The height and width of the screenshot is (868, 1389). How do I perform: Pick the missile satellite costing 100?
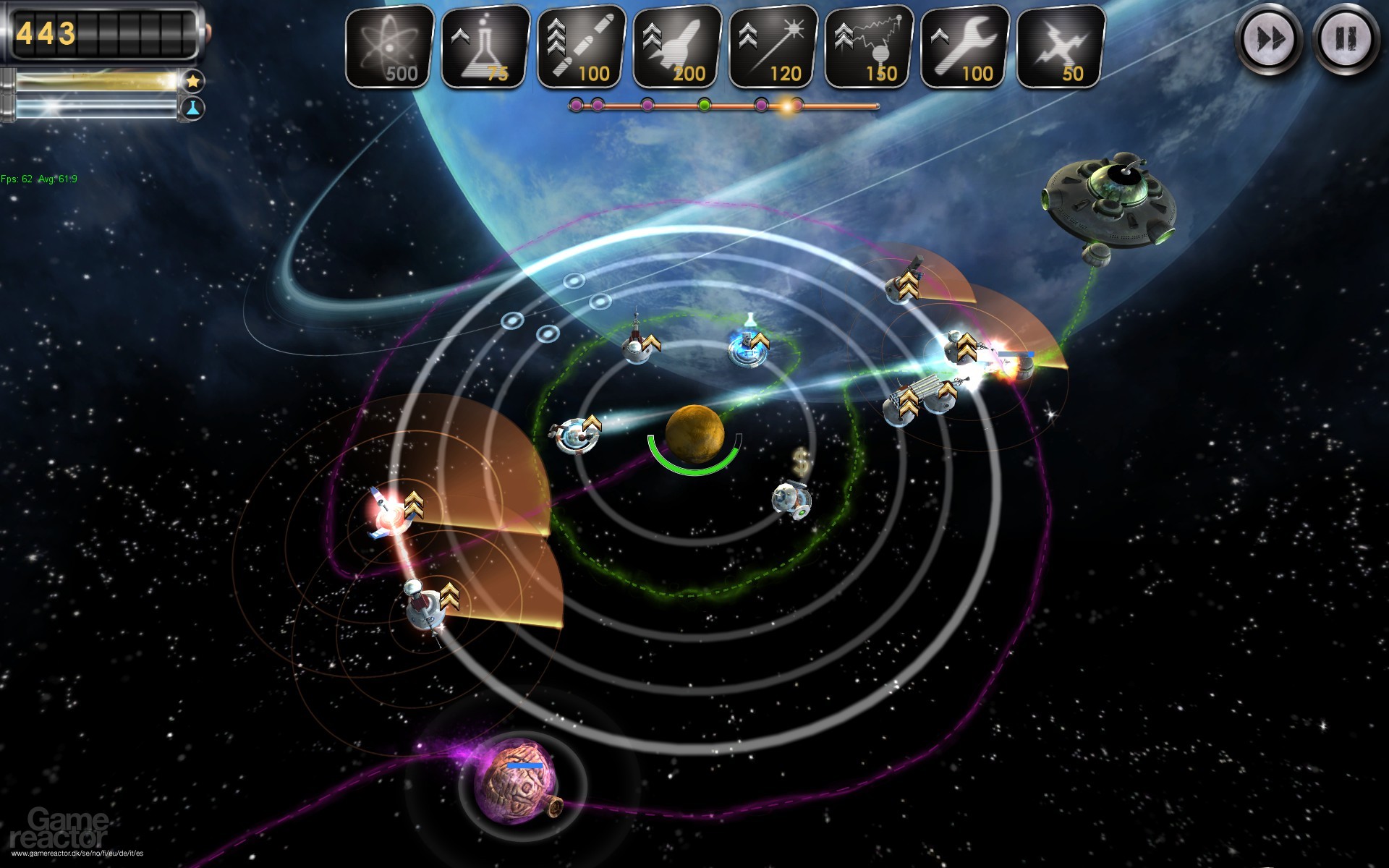(582, 47)
